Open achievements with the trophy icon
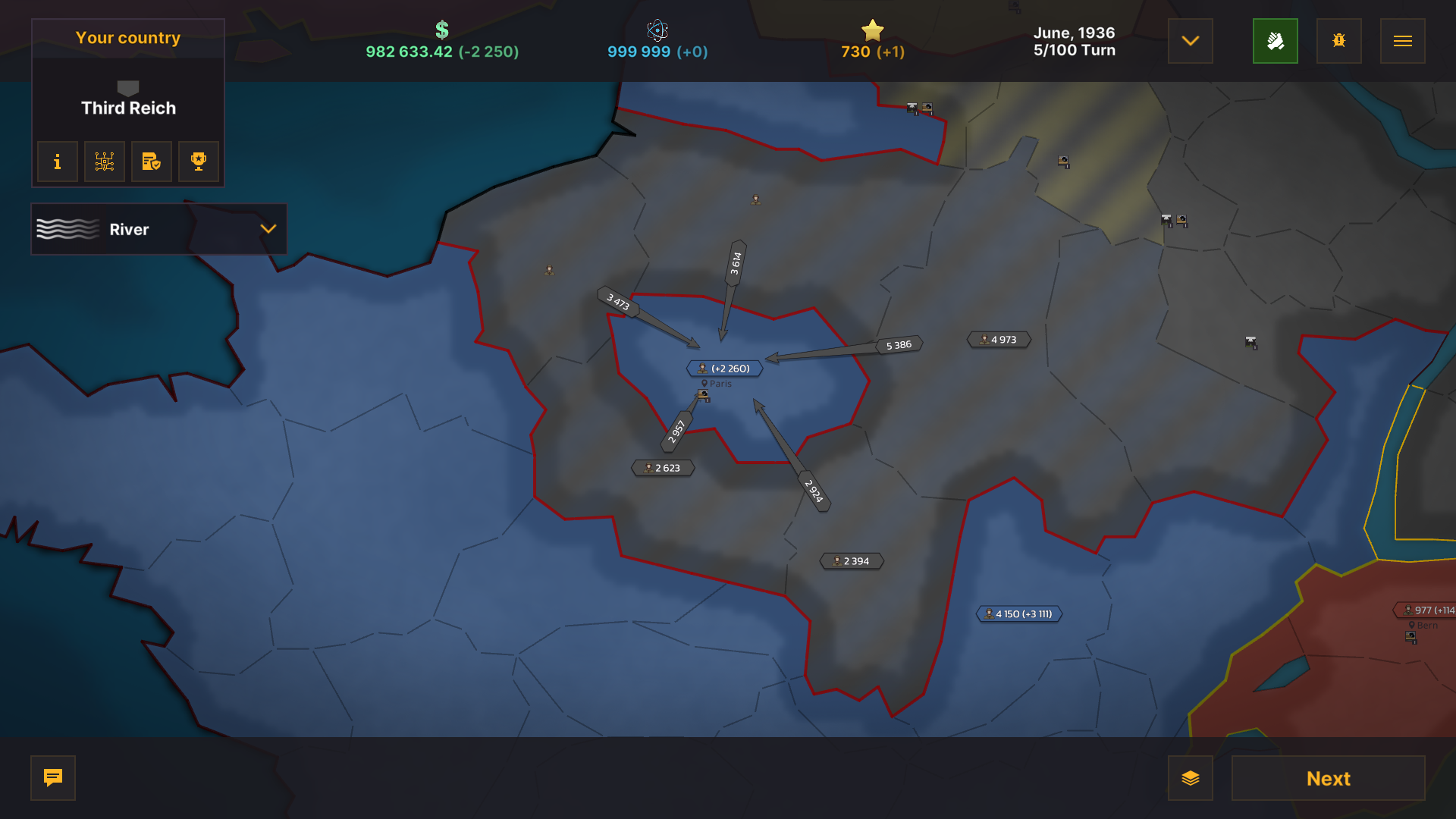Viewport: 1456px width, 819px height. (x=198, y=162)
